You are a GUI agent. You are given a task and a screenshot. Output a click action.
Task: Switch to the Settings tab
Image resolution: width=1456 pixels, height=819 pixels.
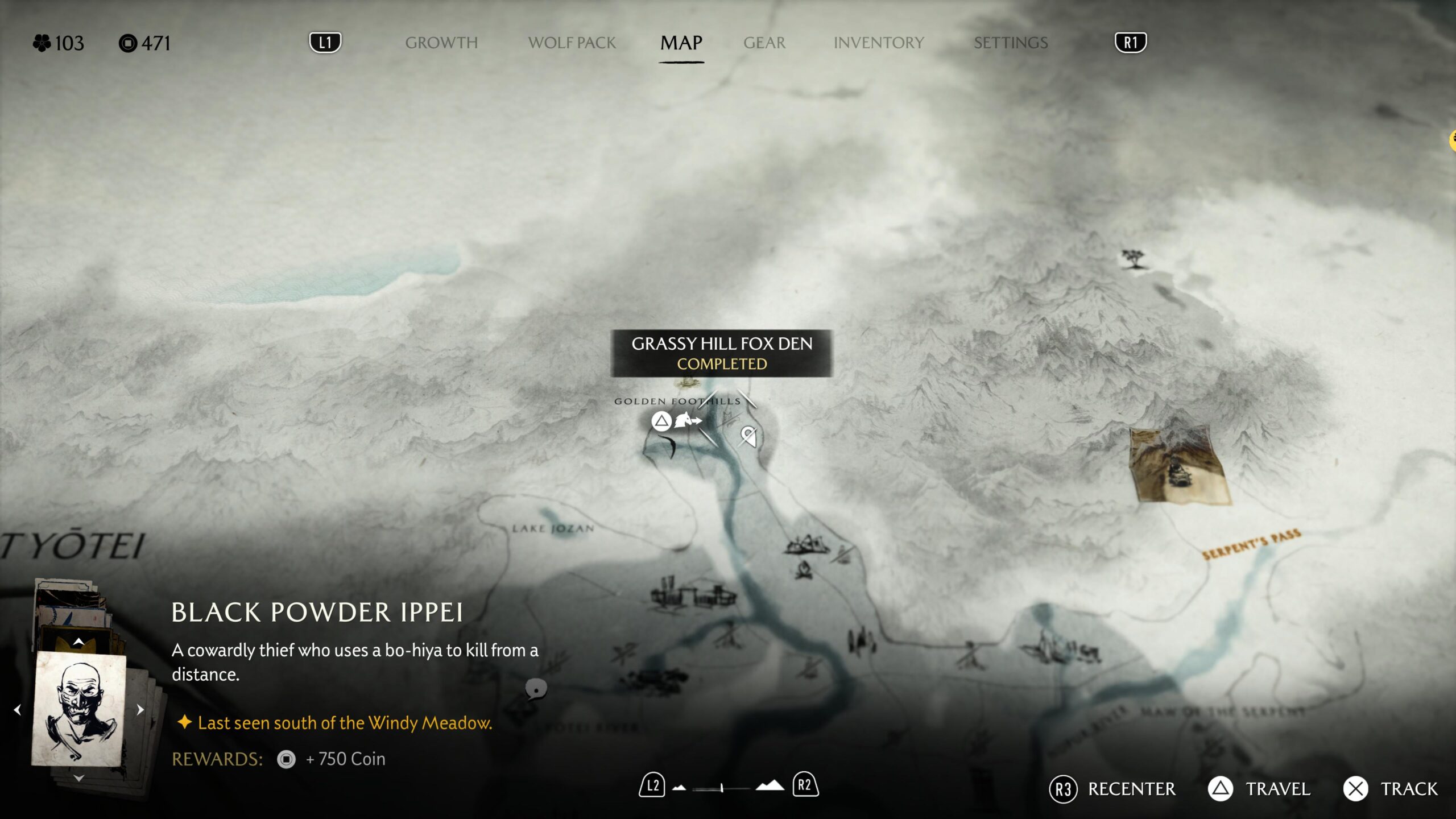[x=1010, y=43]
